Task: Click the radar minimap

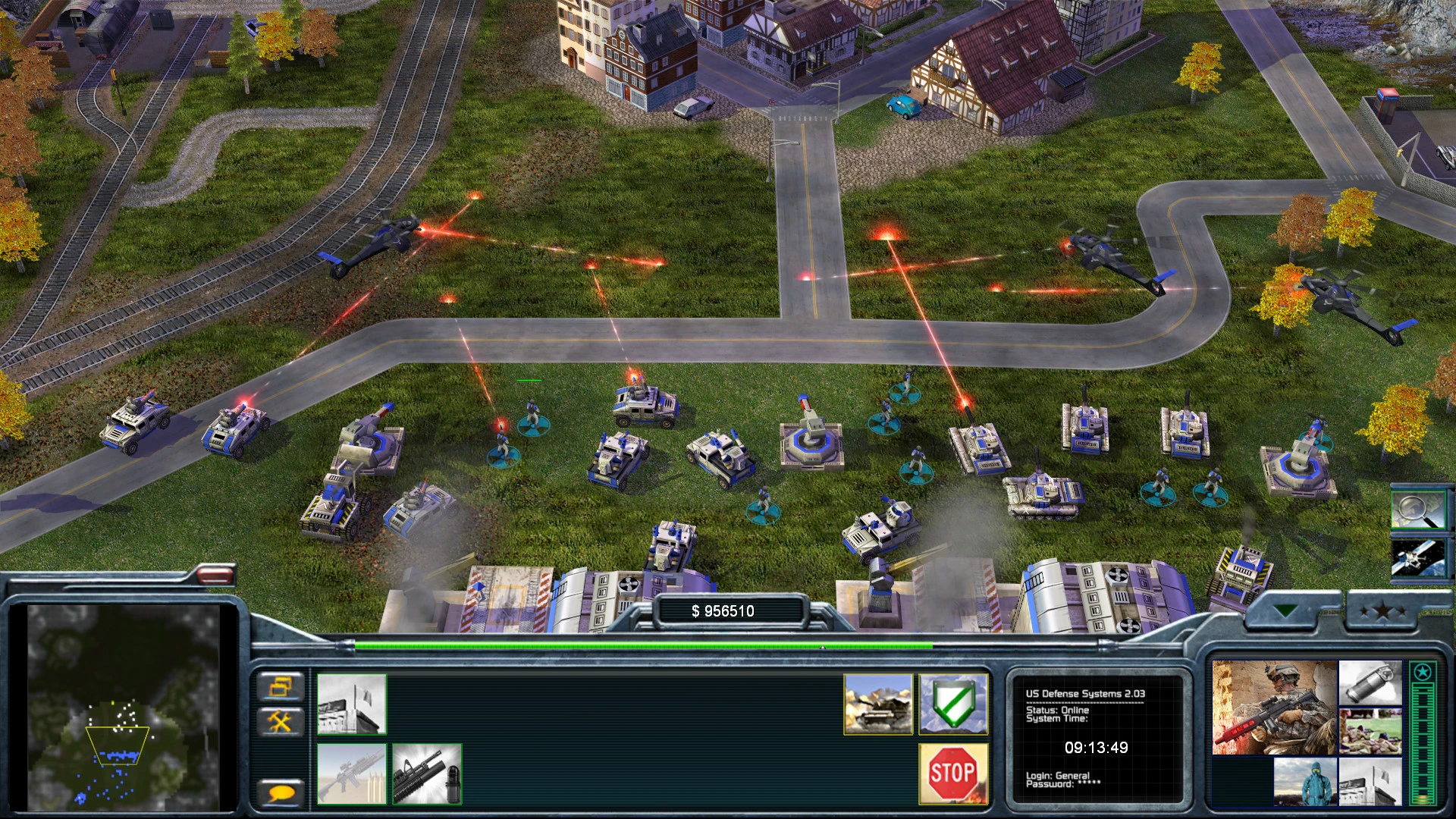Action: [x=124, y=707]
